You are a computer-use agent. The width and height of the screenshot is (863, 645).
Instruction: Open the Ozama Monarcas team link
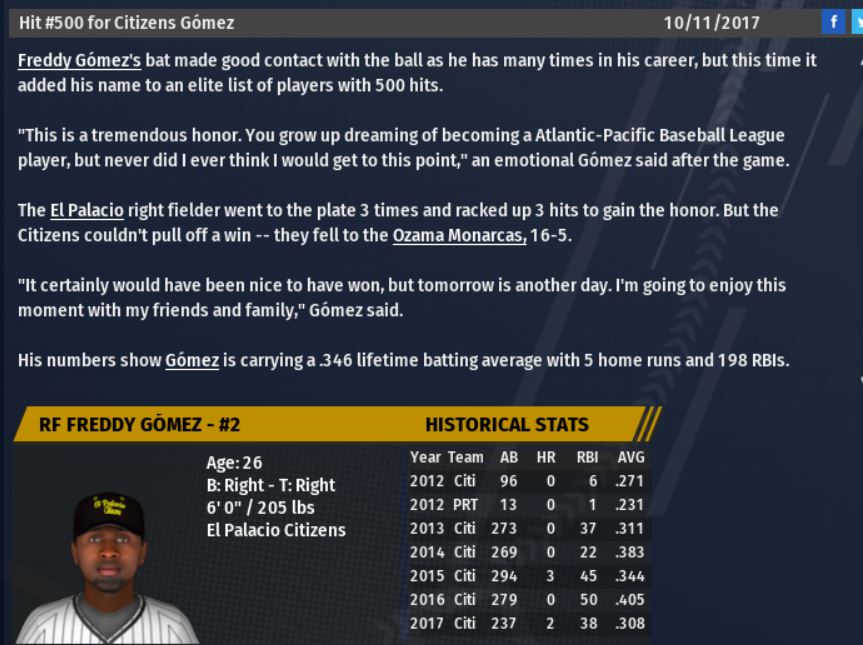[459, 236]
